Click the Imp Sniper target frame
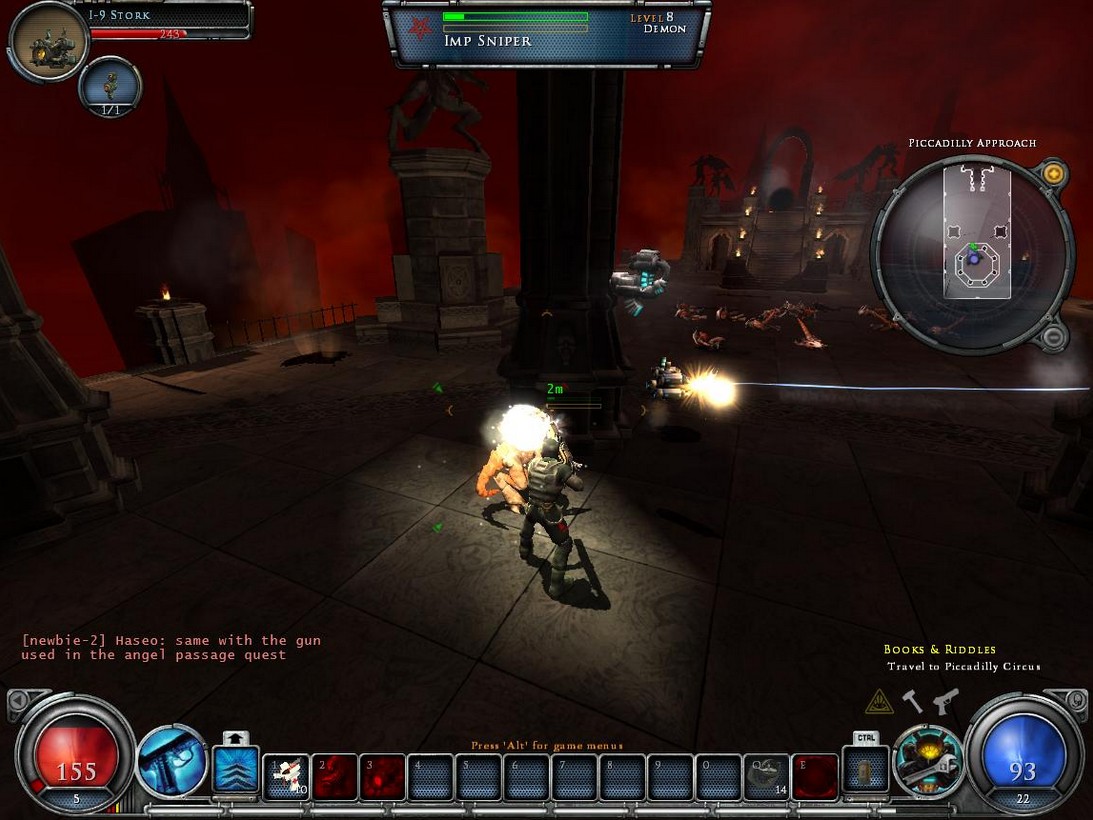The image size is (1093, 820). pos(546,33)
